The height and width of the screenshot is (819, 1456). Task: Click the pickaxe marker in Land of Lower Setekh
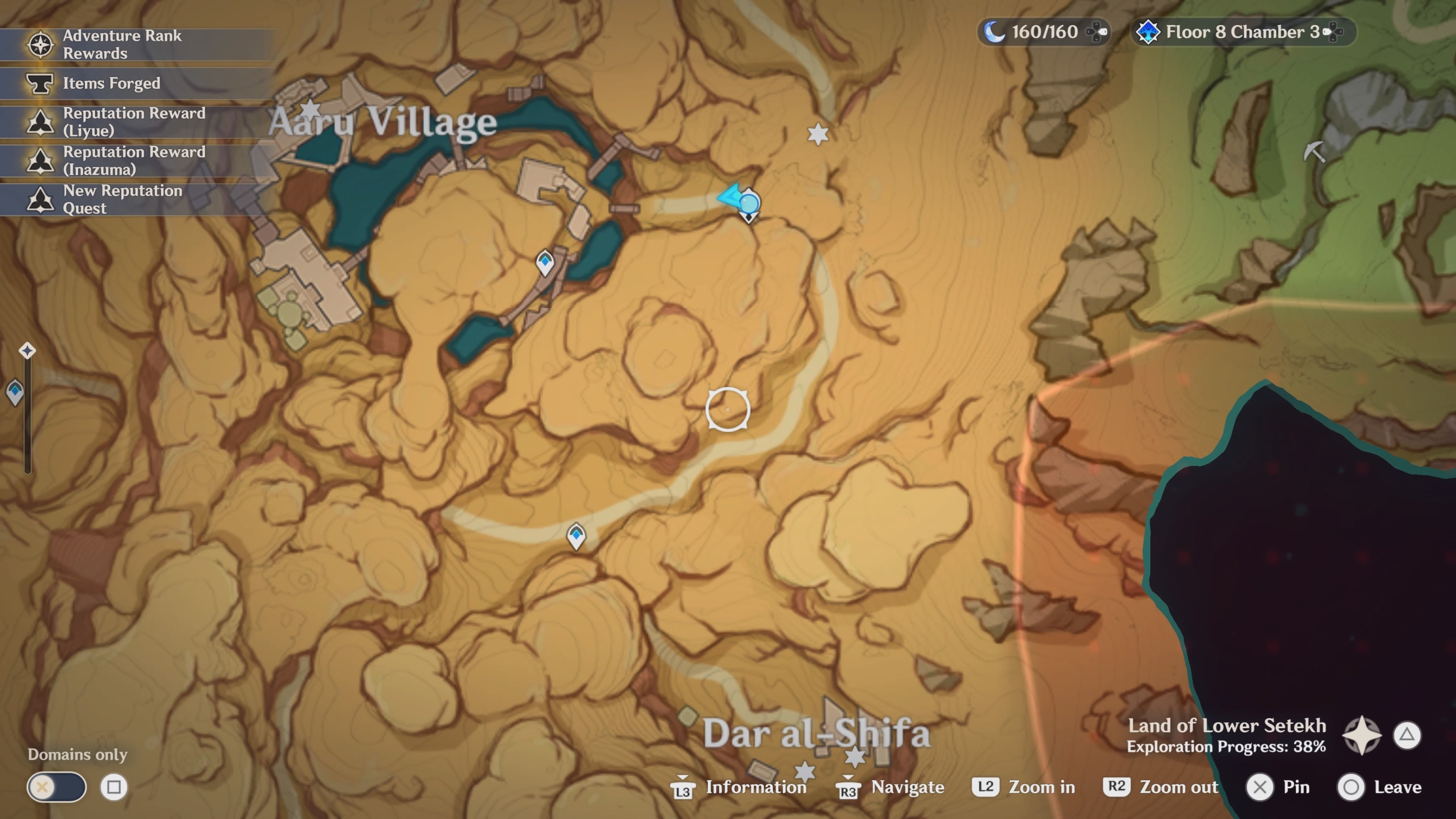tap(1315, 152)
